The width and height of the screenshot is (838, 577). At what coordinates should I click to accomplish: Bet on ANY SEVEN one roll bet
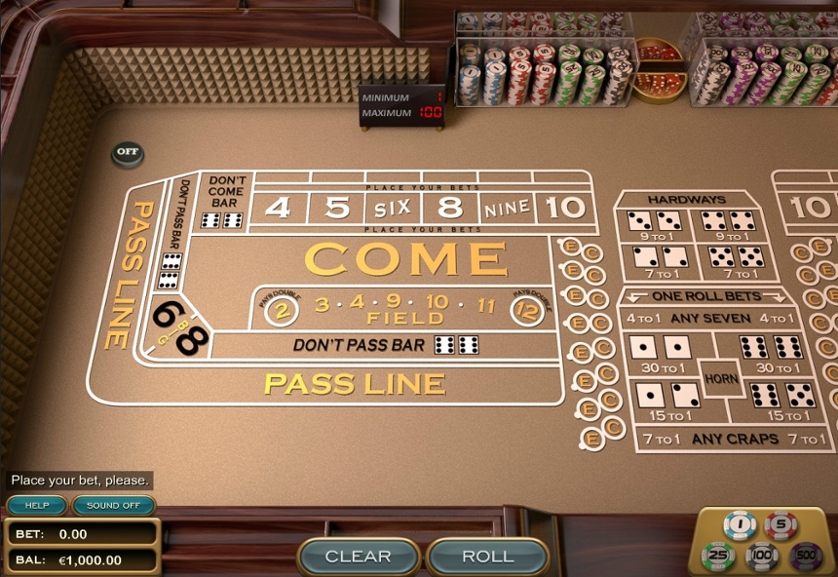click(713, 319)
